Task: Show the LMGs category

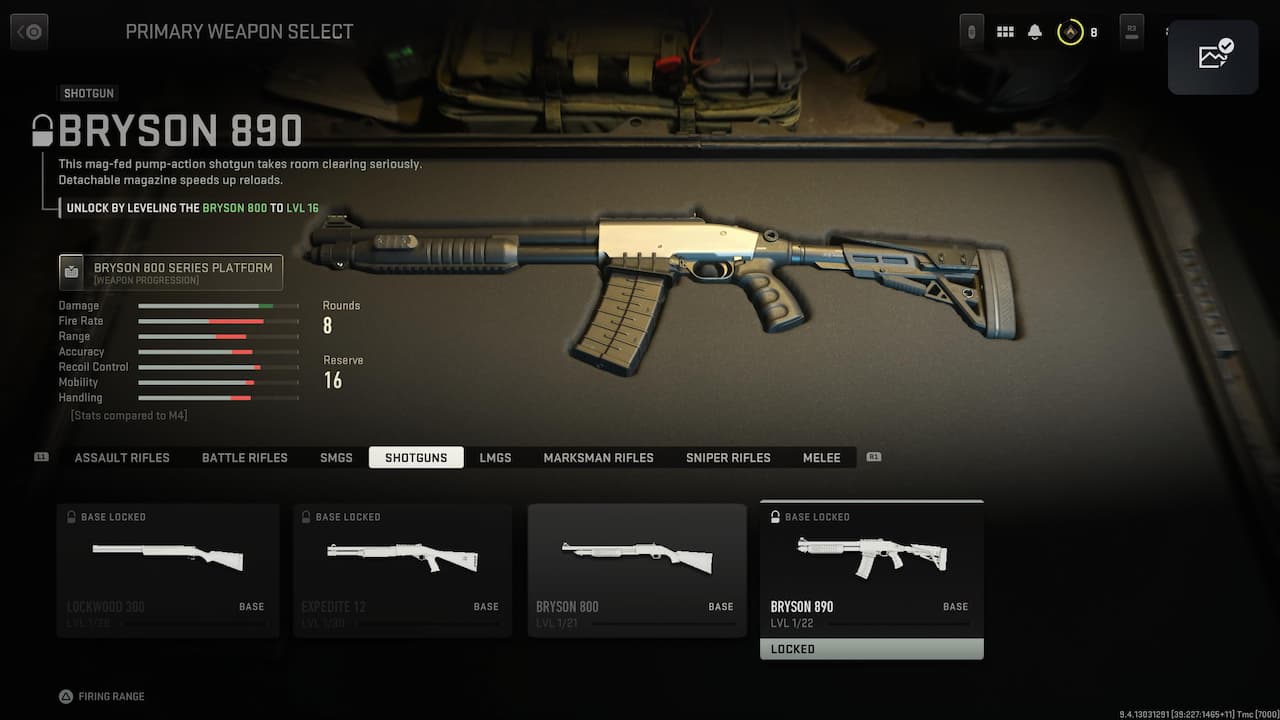Action: coord(495,458)
